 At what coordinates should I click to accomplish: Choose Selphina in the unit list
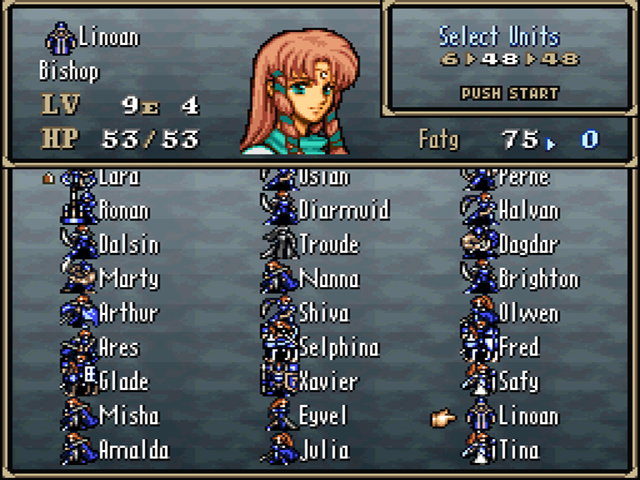pyautogui.click(x=338, y=347)
